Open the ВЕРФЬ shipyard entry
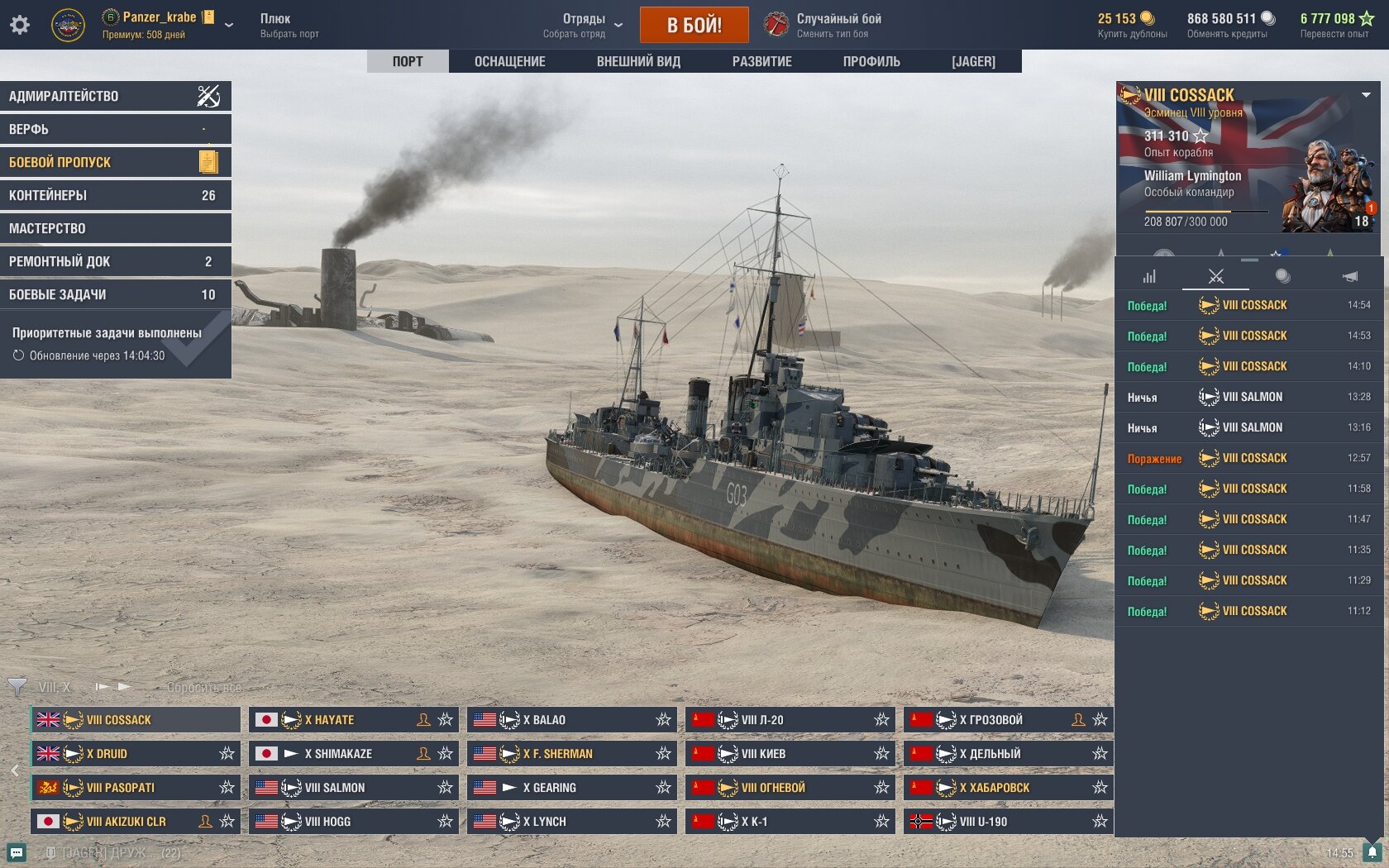The image size is (1389, 868). click(x=115, y=129)
